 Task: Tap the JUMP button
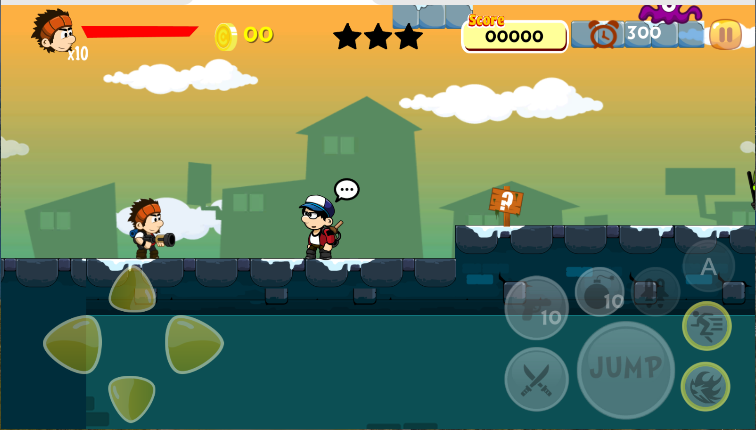pos(626,369)
